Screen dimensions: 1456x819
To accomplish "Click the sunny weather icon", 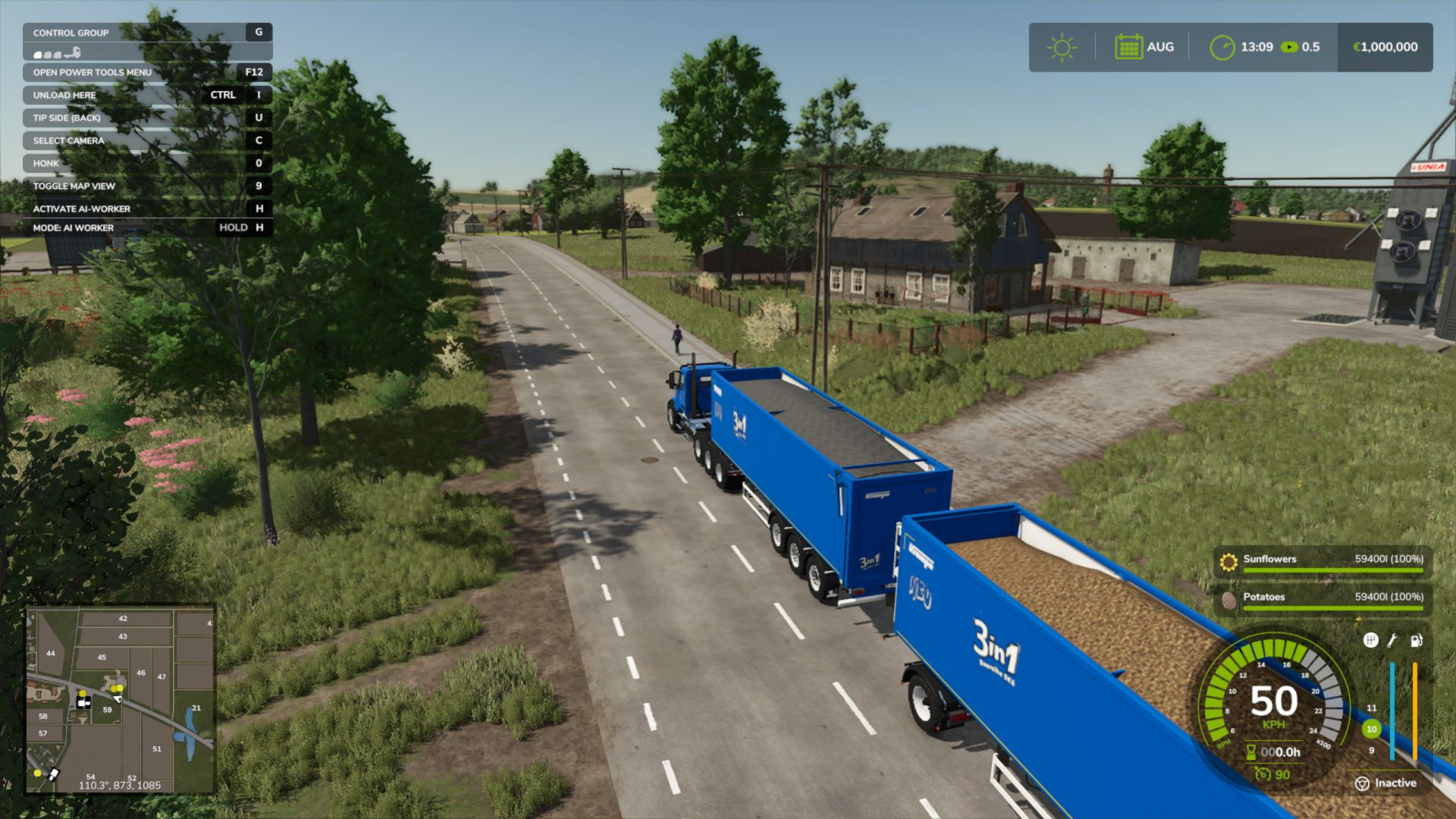I will point(1062,47).
